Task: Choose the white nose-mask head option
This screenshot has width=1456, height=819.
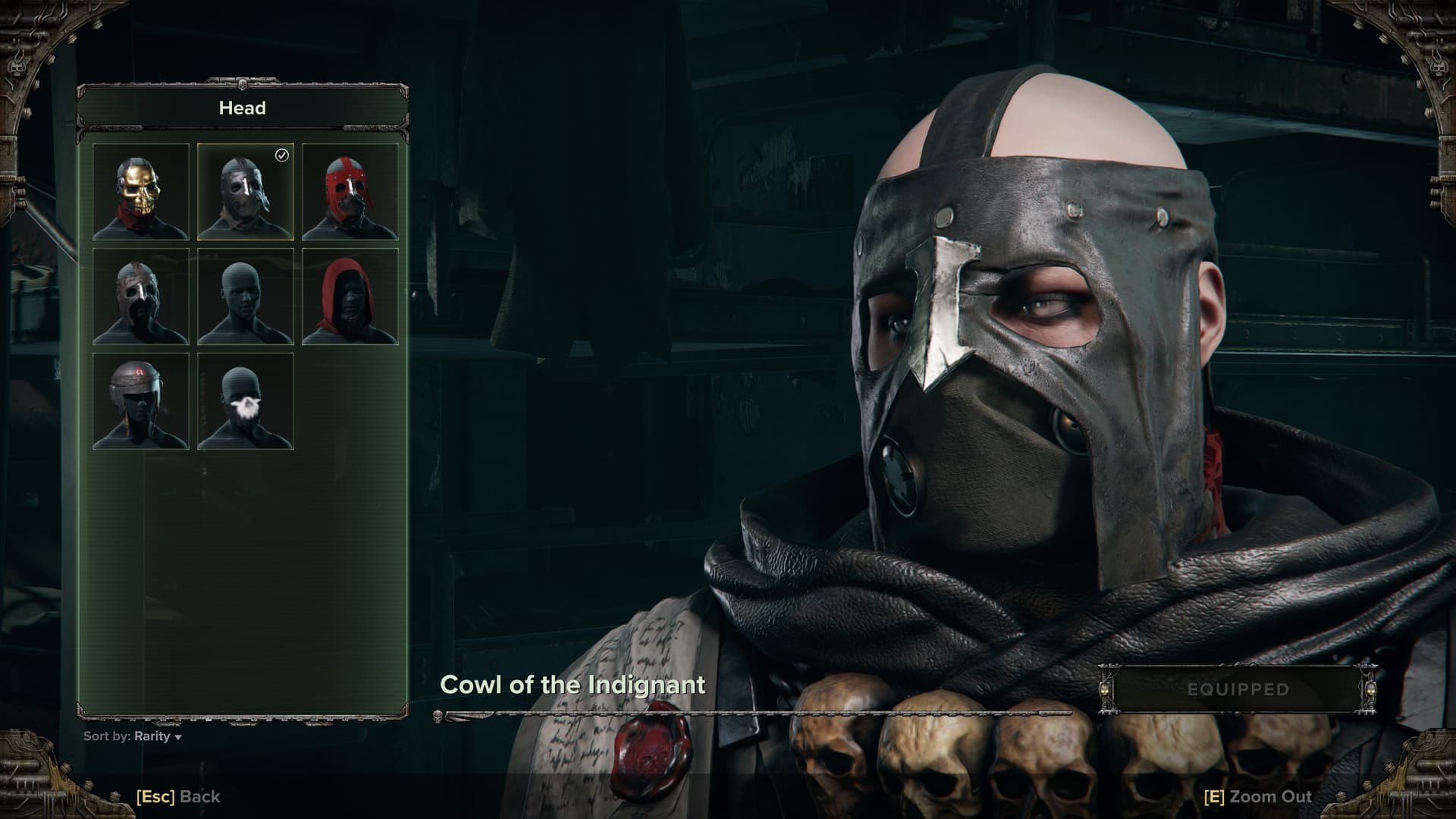Action: coord(245,401)
